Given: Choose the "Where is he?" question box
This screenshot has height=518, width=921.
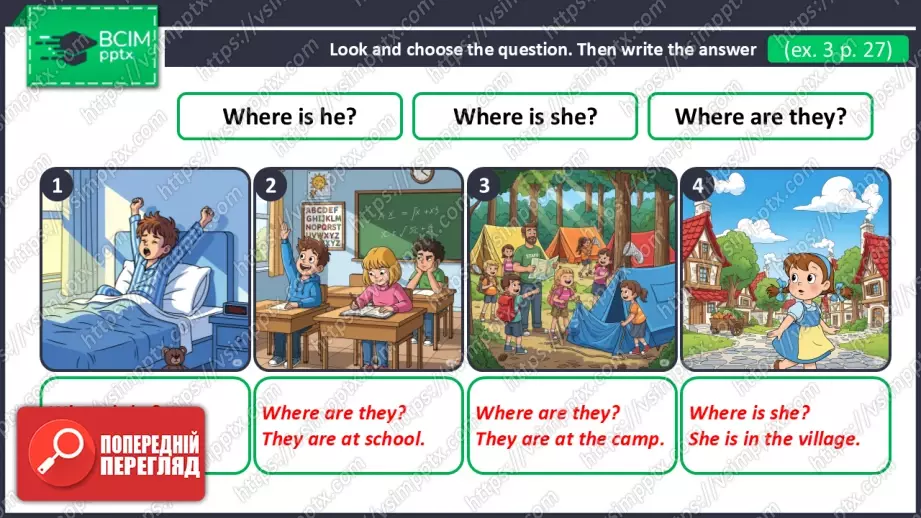Looking at the screenshot, I should 289,116.
